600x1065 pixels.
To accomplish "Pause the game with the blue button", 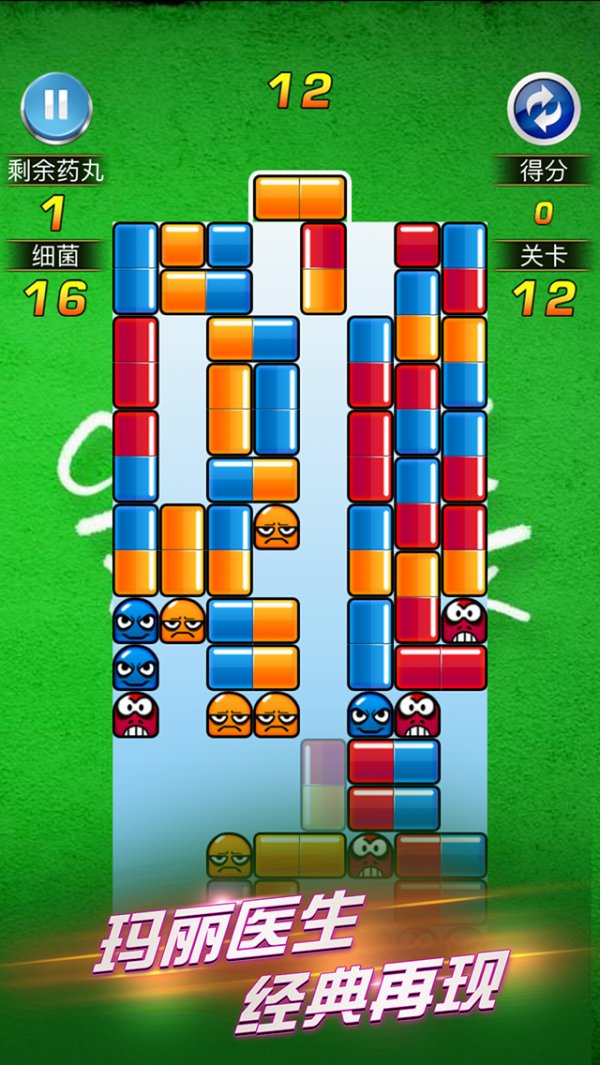I will (56, 107).
